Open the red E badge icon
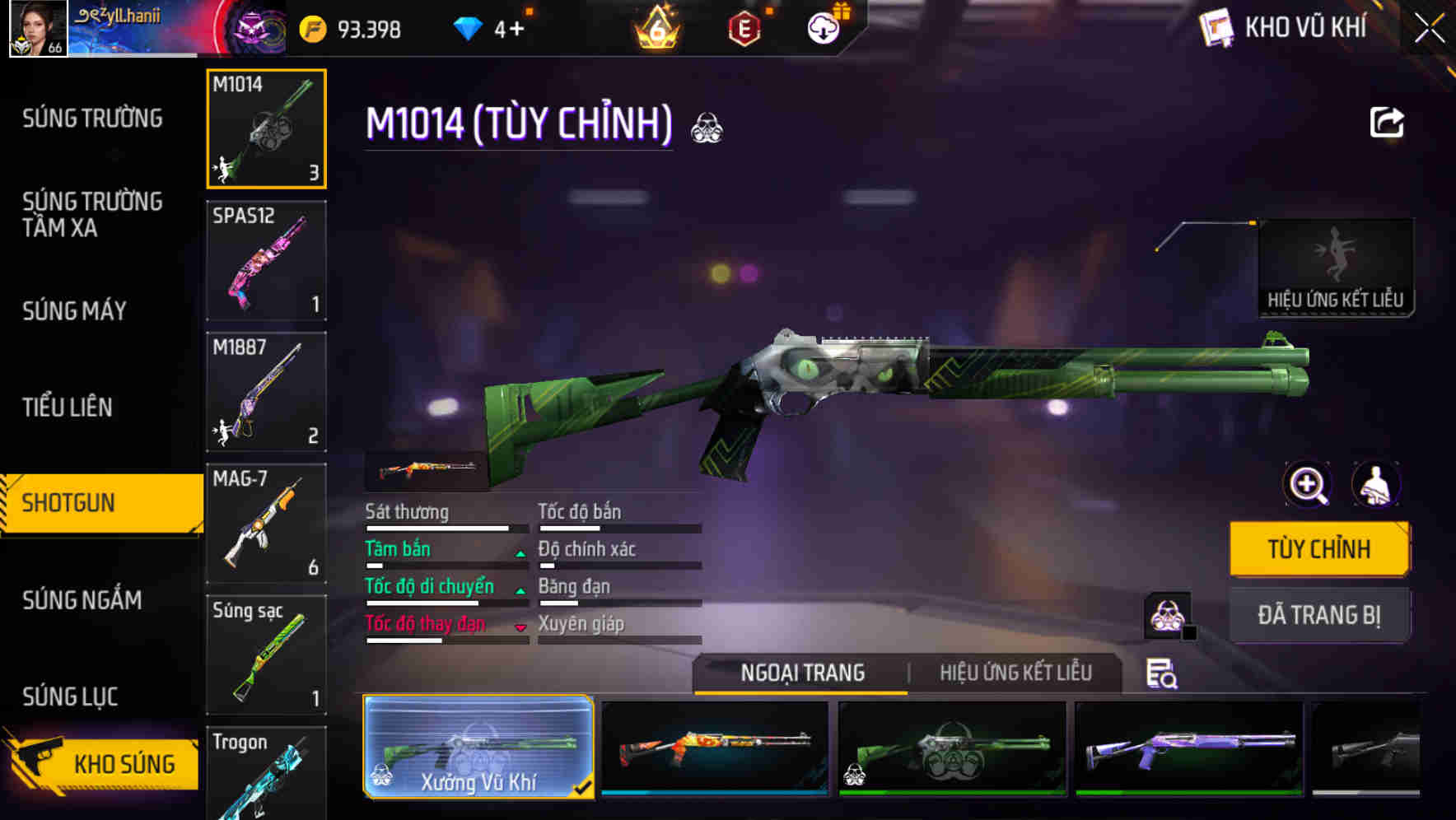 tap(745, 28)
